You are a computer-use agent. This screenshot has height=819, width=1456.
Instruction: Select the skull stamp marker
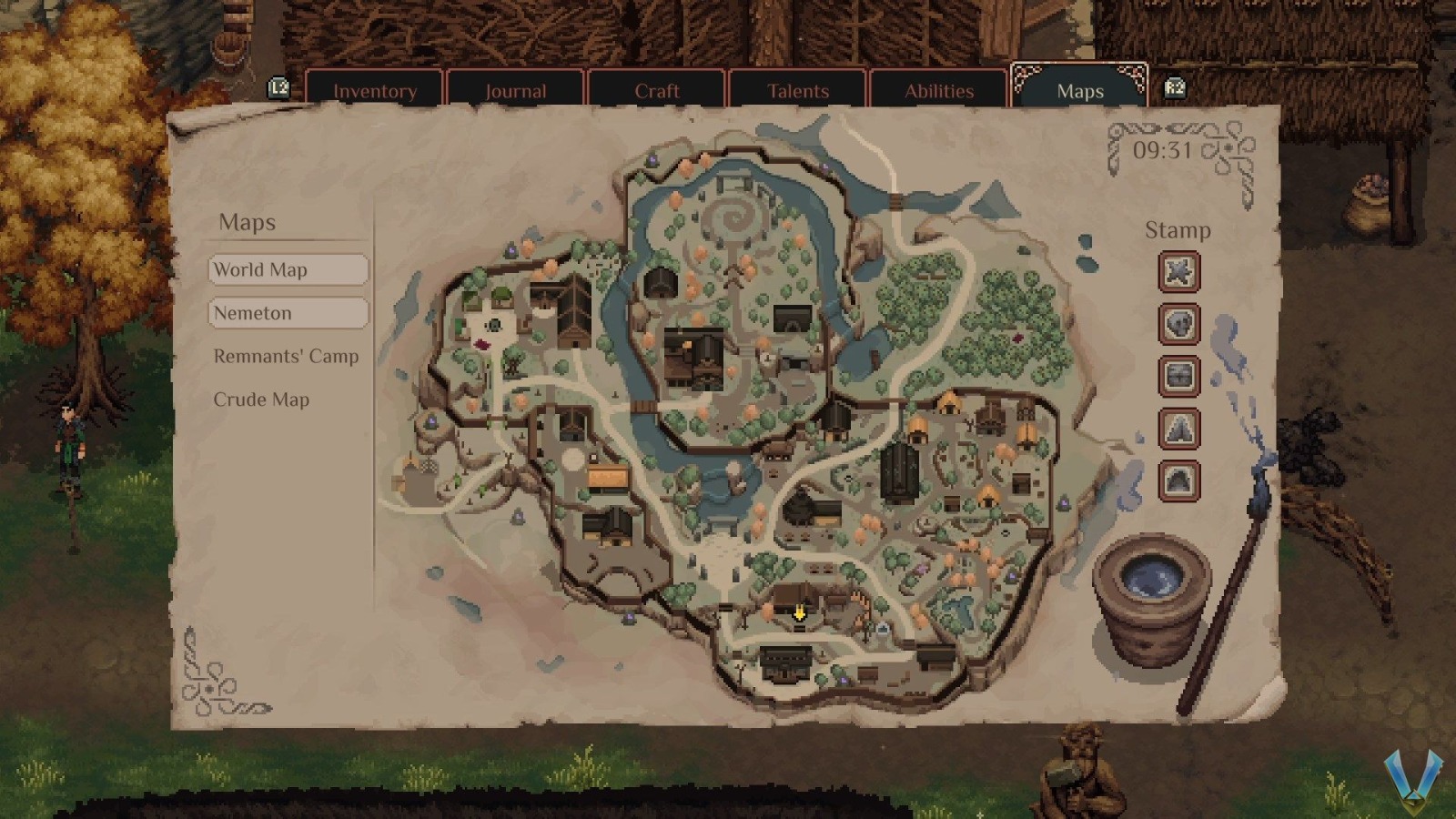pos(1178,324)
